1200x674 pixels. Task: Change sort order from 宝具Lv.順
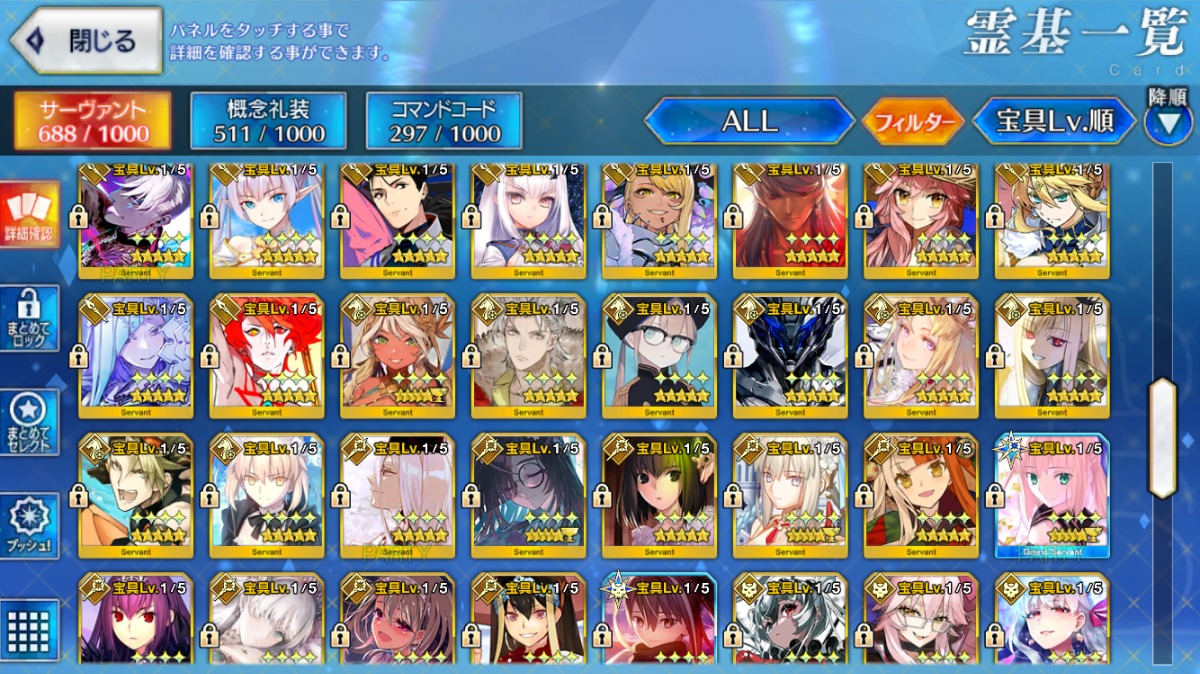1054,122
